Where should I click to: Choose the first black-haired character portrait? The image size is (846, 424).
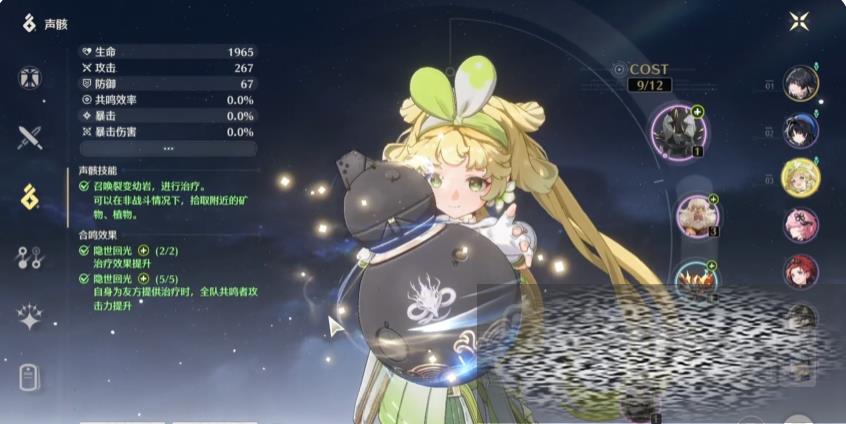tap(801, 84)
